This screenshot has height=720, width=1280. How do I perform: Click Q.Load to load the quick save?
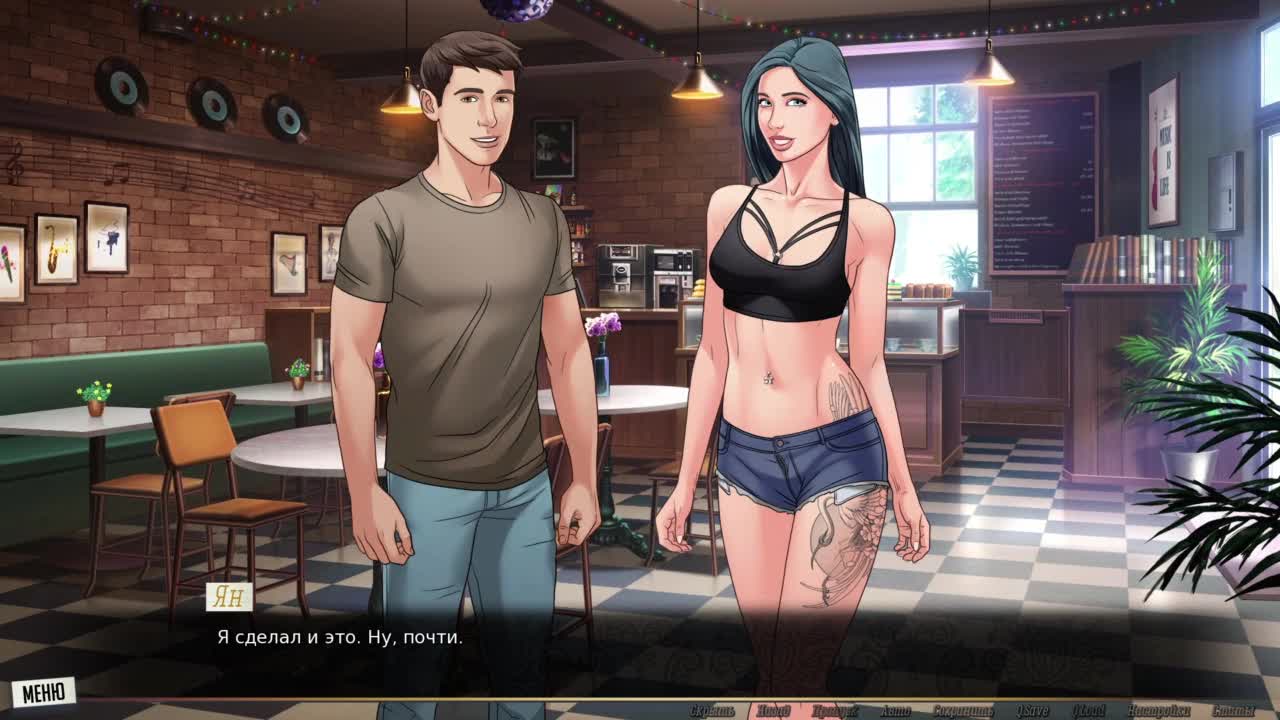tap(1088, 711)
